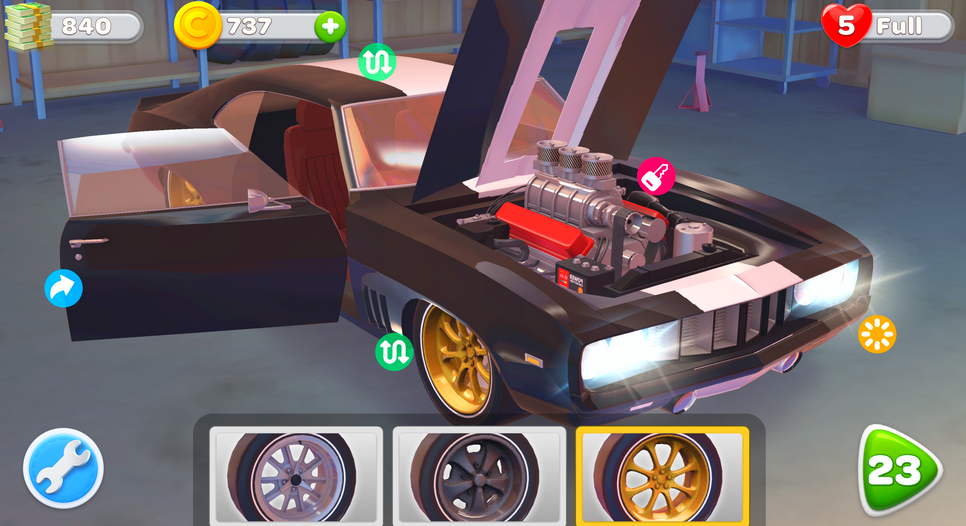Pick the gold rim wheel option
The width and height of the screenshot is (966, 526).
[x=662, y=475]
